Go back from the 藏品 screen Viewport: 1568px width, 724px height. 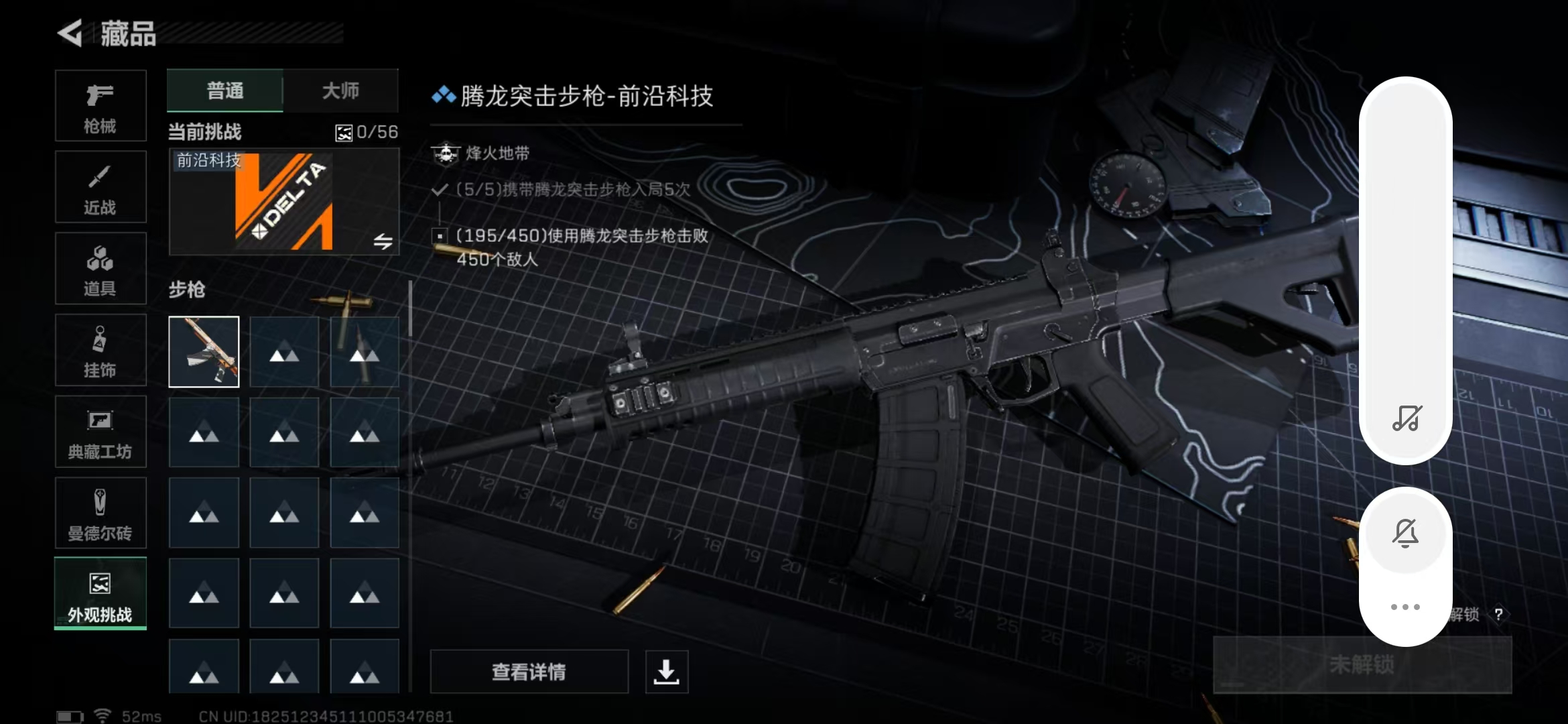[x=70, y=33]
